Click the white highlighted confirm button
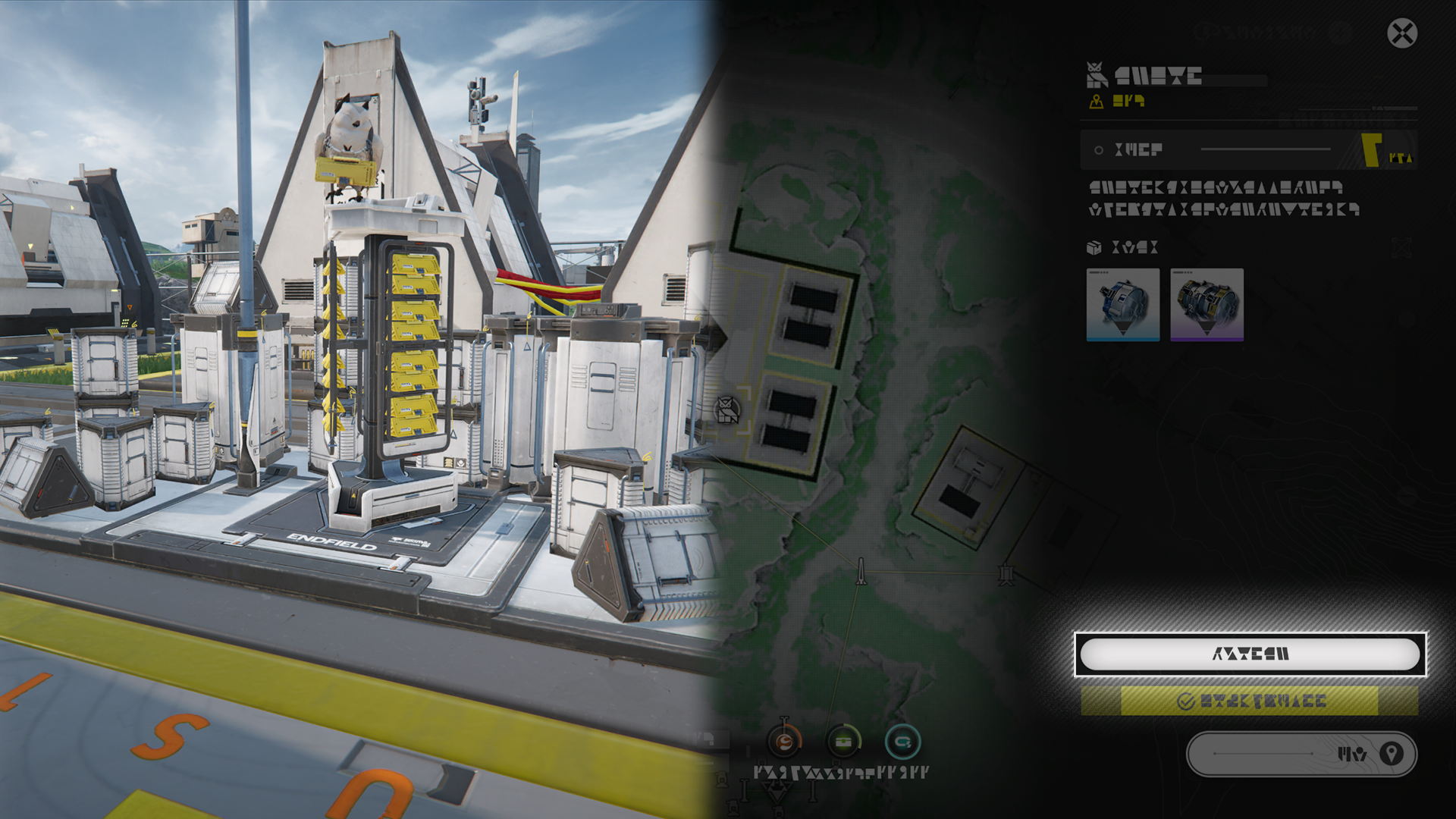This screenshot has width=1456, height=819. tap(1250, 654)
